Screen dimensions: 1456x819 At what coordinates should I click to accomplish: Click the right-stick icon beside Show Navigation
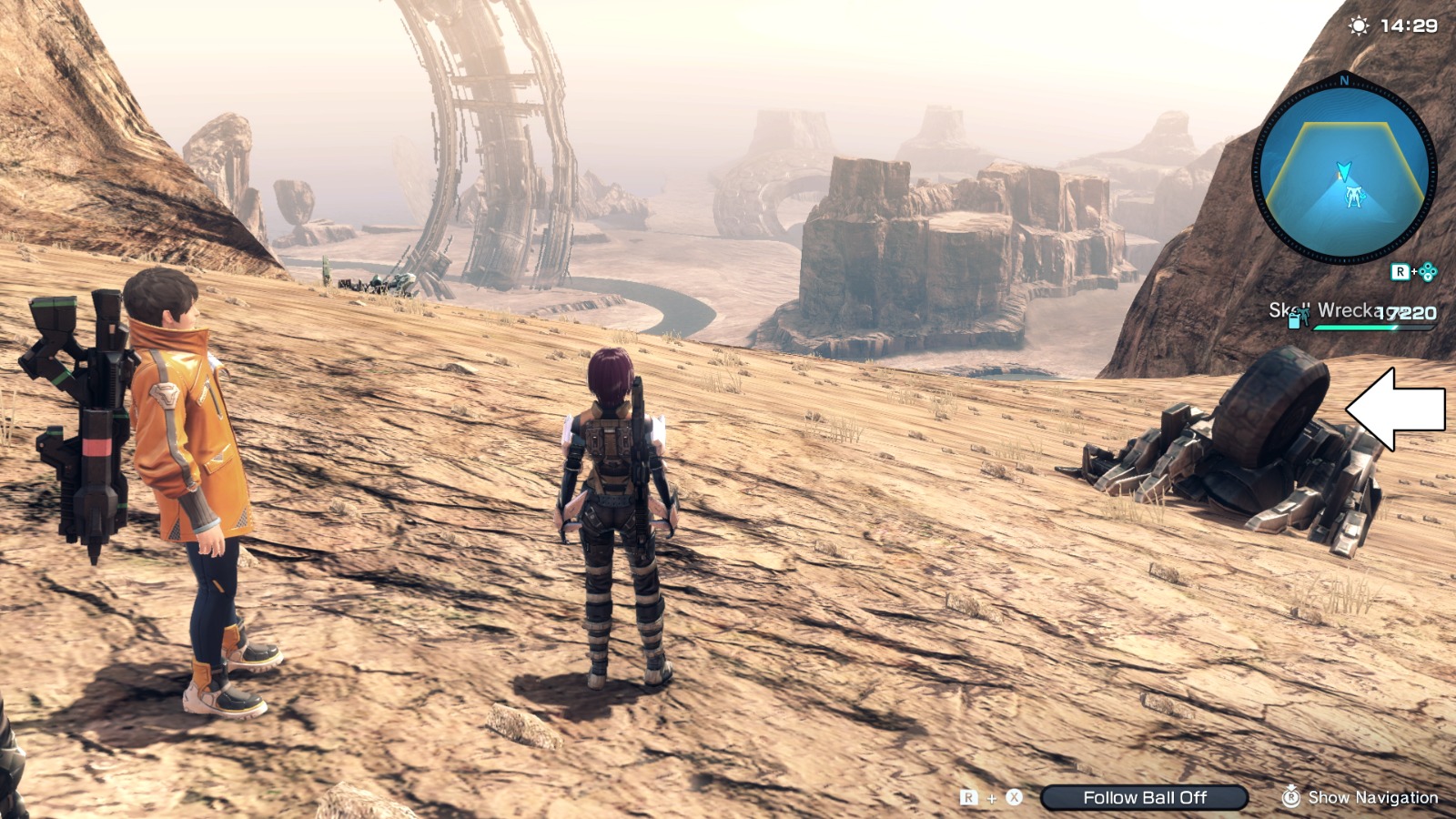1291,798
